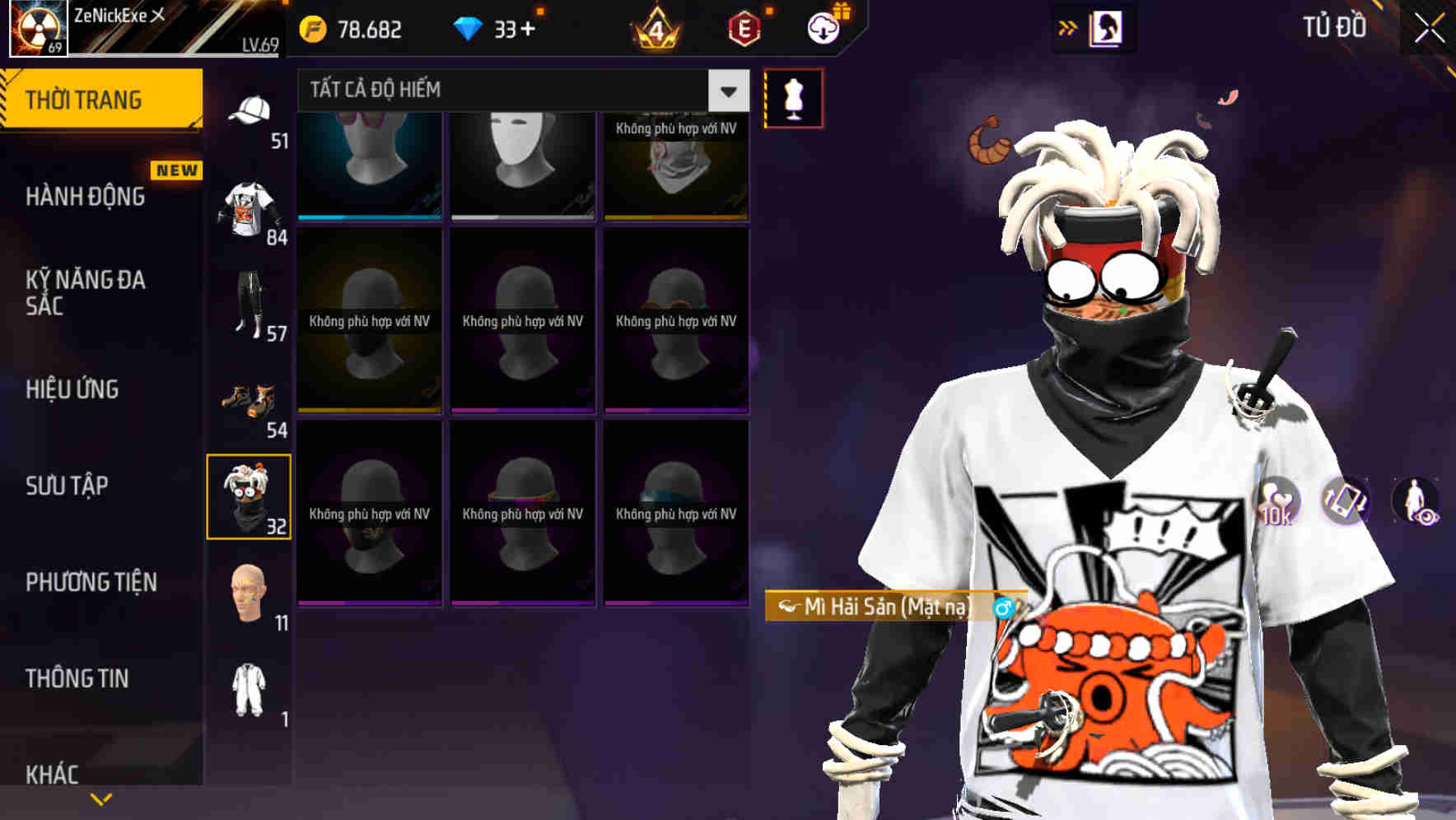The image size is (1456, 820).
Task: Open the diamond currency top-up icon
Action: (469, 27)
